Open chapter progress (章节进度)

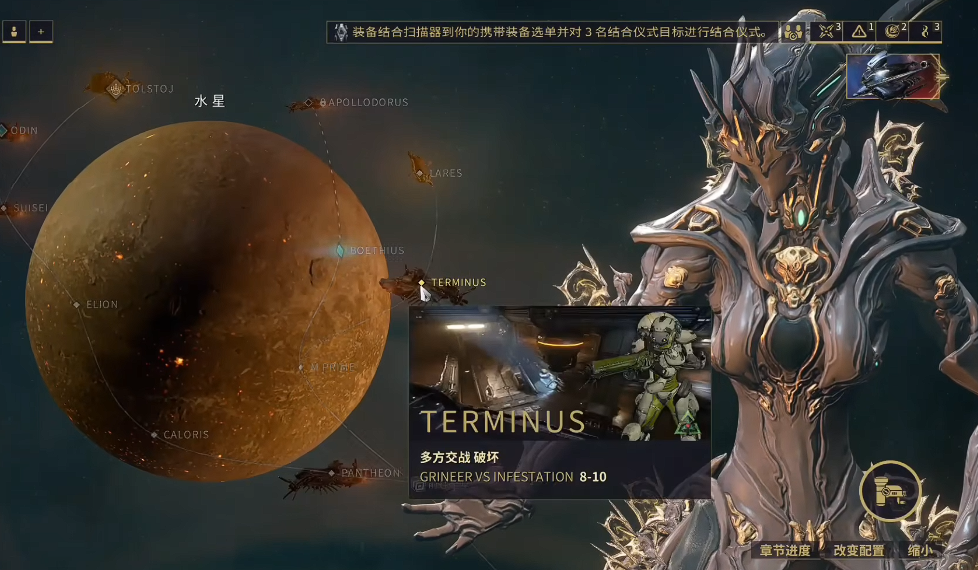785,550
